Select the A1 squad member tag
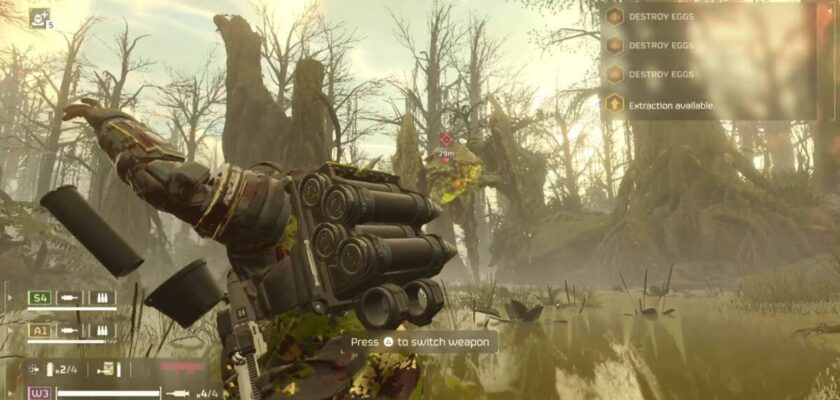Viewport: 840px width, 400px height. pos(39,329)
